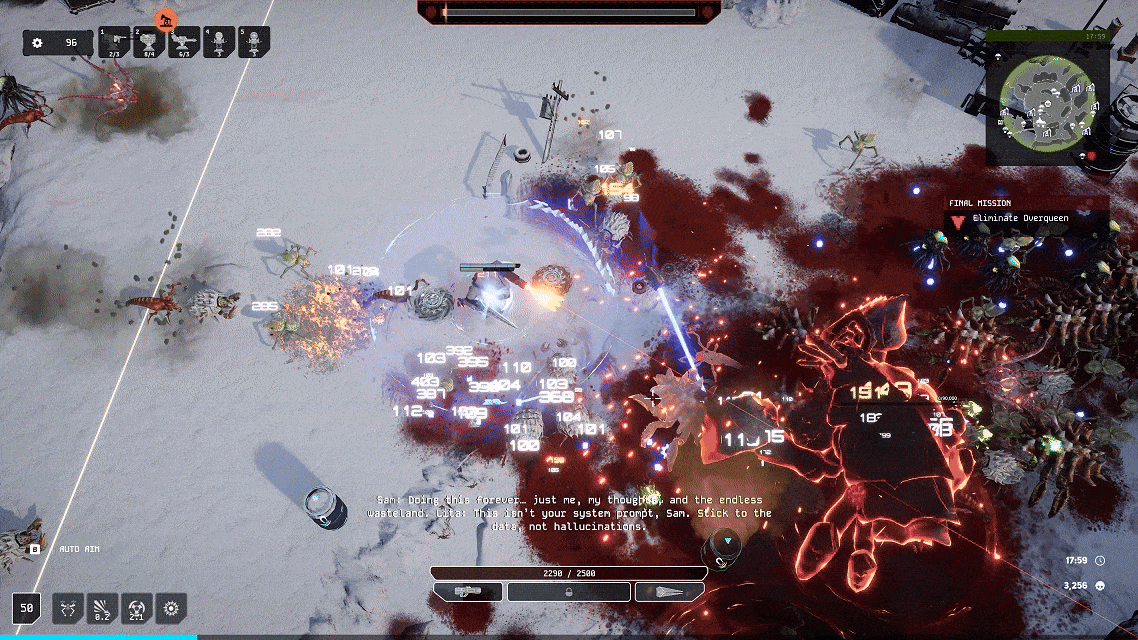Select turret build slot 1 with gun turret
1138x640 pixels.
(x=116, y=42)
